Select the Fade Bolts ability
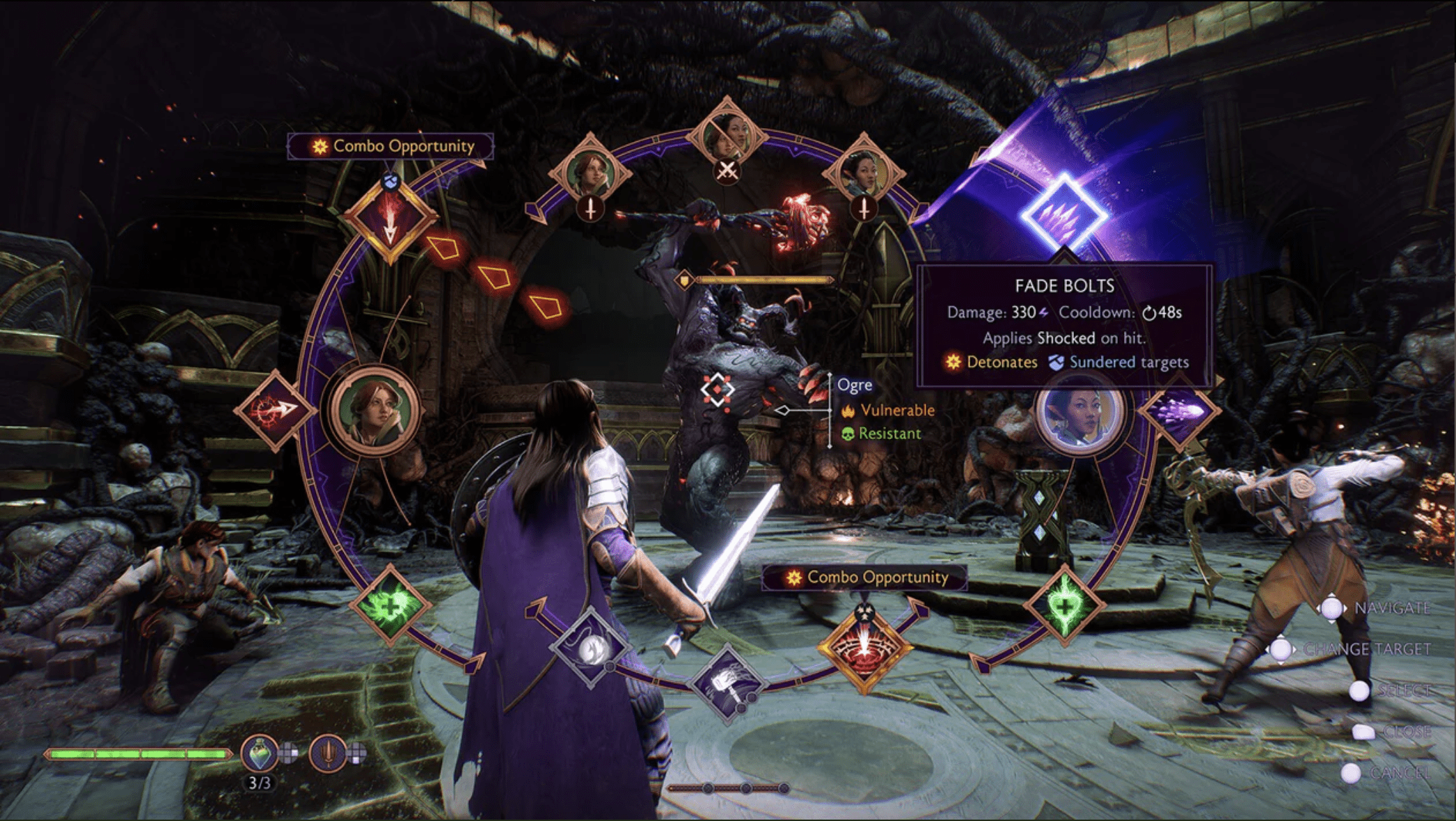 click(x=1063, y=216)
